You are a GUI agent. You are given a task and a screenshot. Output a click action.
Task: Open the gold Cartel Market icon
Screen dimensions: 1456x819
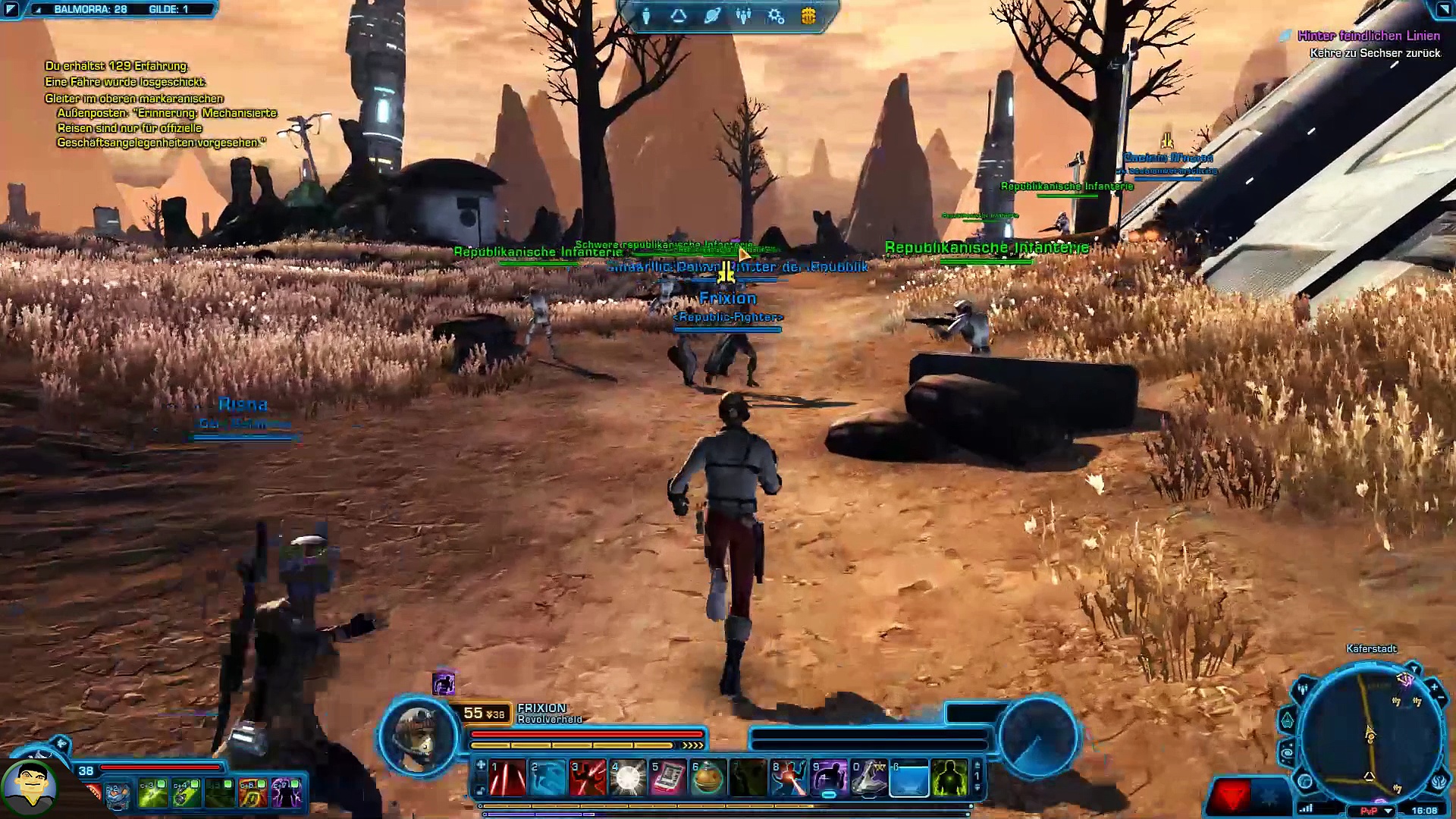(x=808, y=16)
